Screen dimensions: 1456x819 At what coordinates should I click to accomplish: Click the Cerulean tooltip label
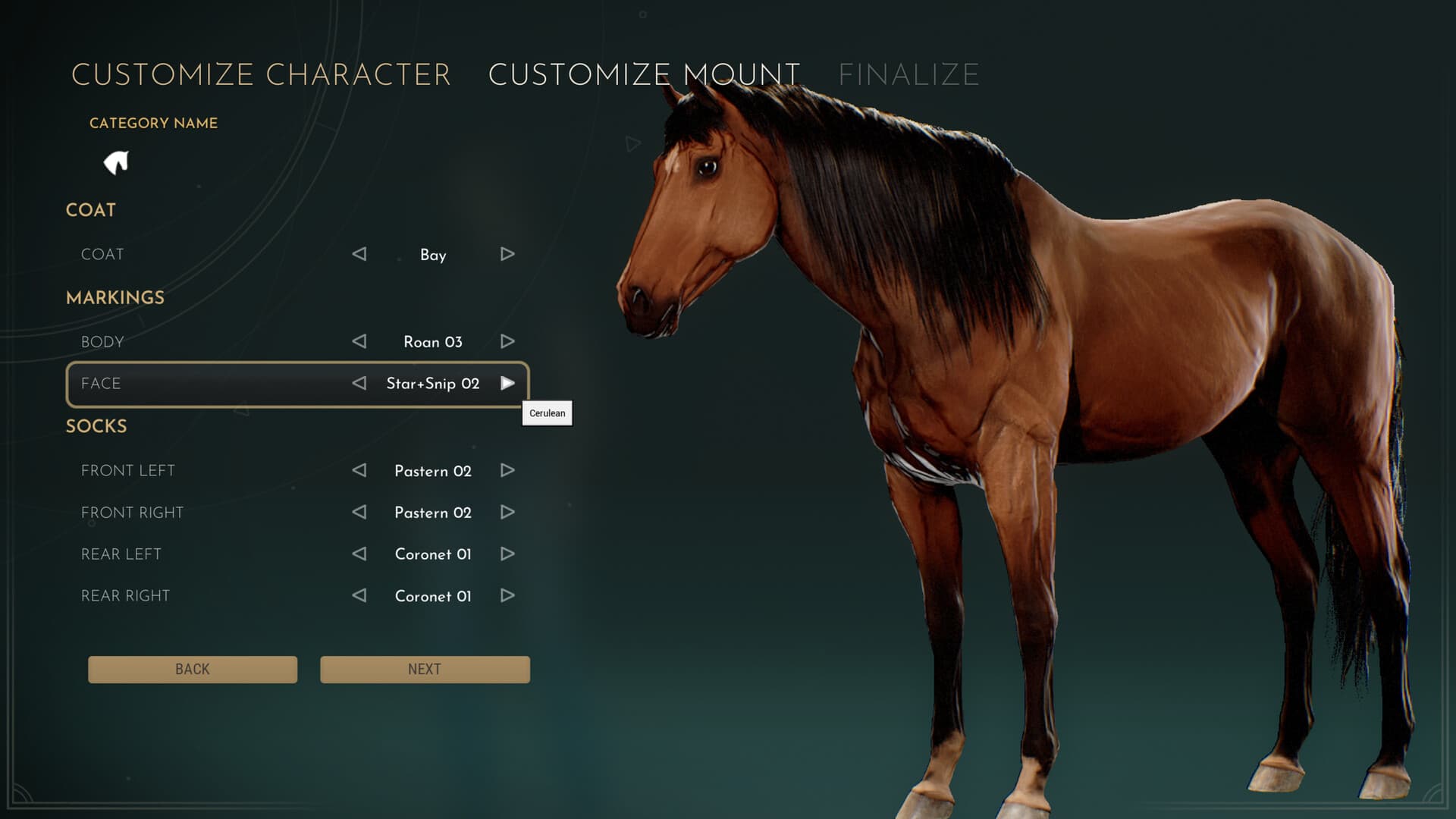[x=547, y=413]
